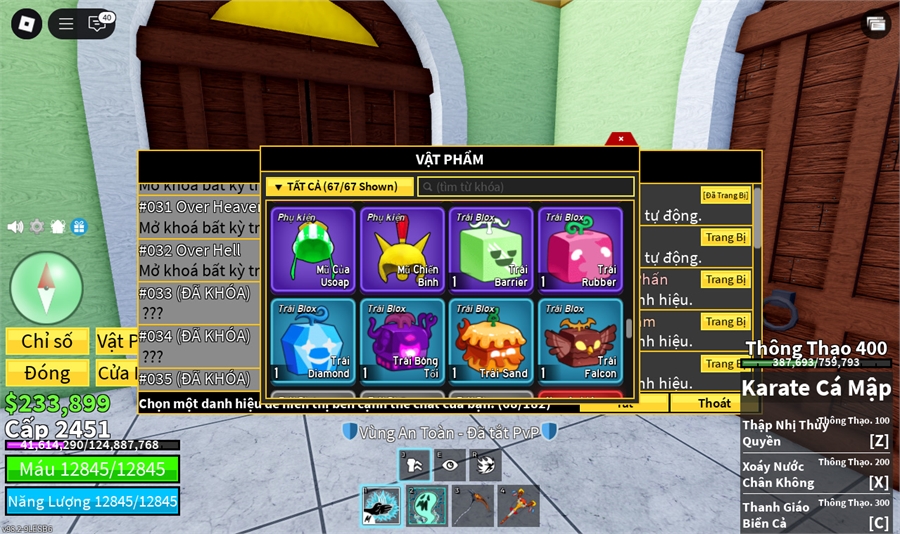Open the Roblox main menu logo
Viewport: 900px width, 534px height.
point(27,24)
